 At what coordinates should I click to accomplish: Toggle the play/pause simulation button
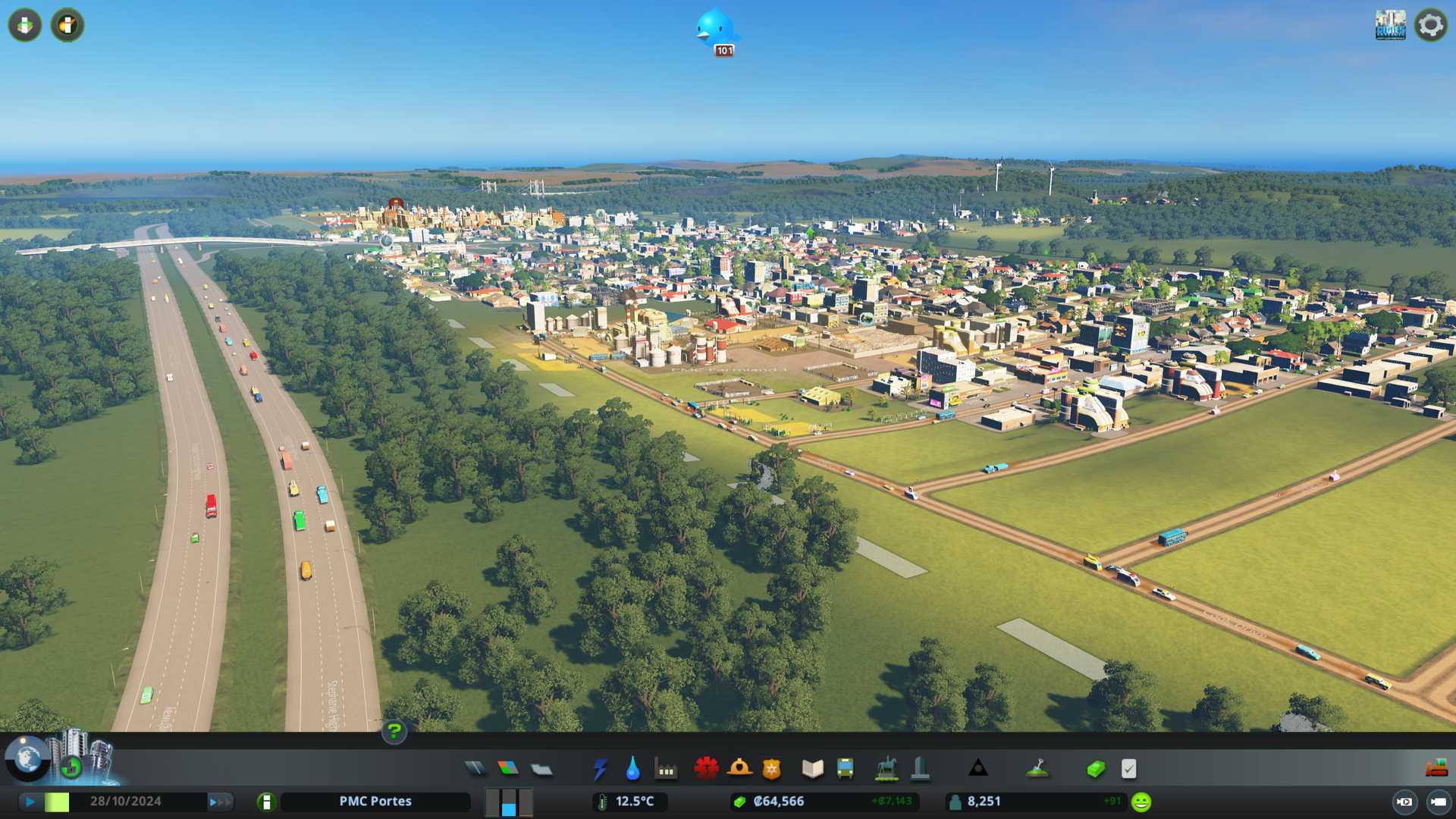(x=30, y=802)
